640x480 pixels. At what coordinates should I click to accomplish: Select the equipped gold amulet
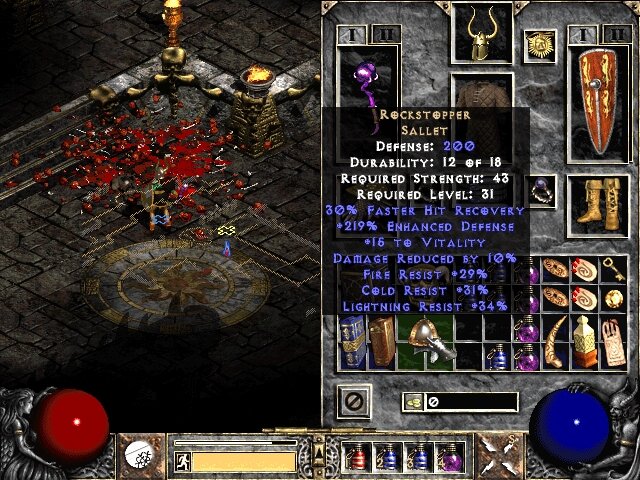541,44
